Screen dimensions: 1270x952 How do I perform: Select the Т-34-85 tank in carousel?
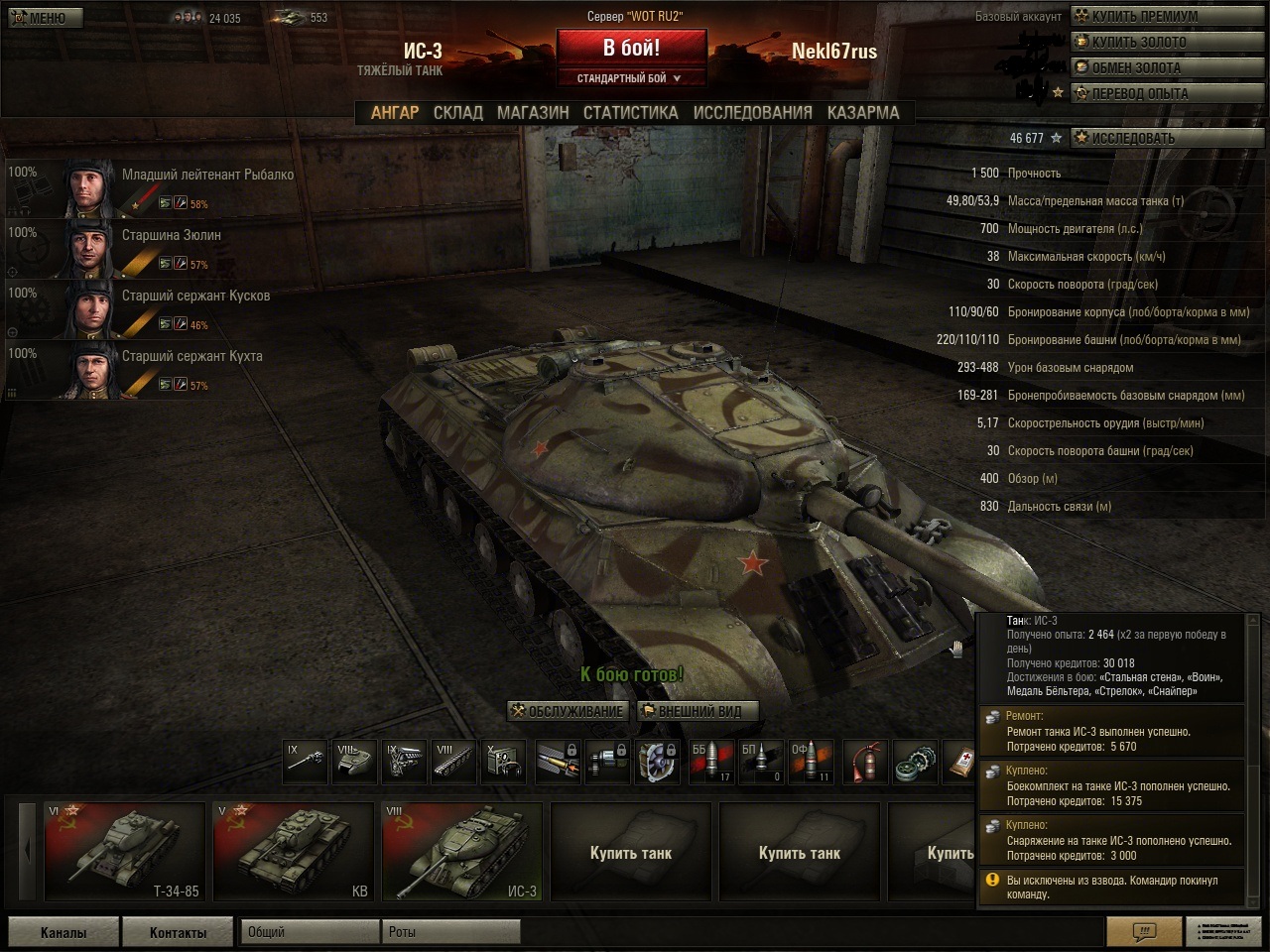point(124,851)
